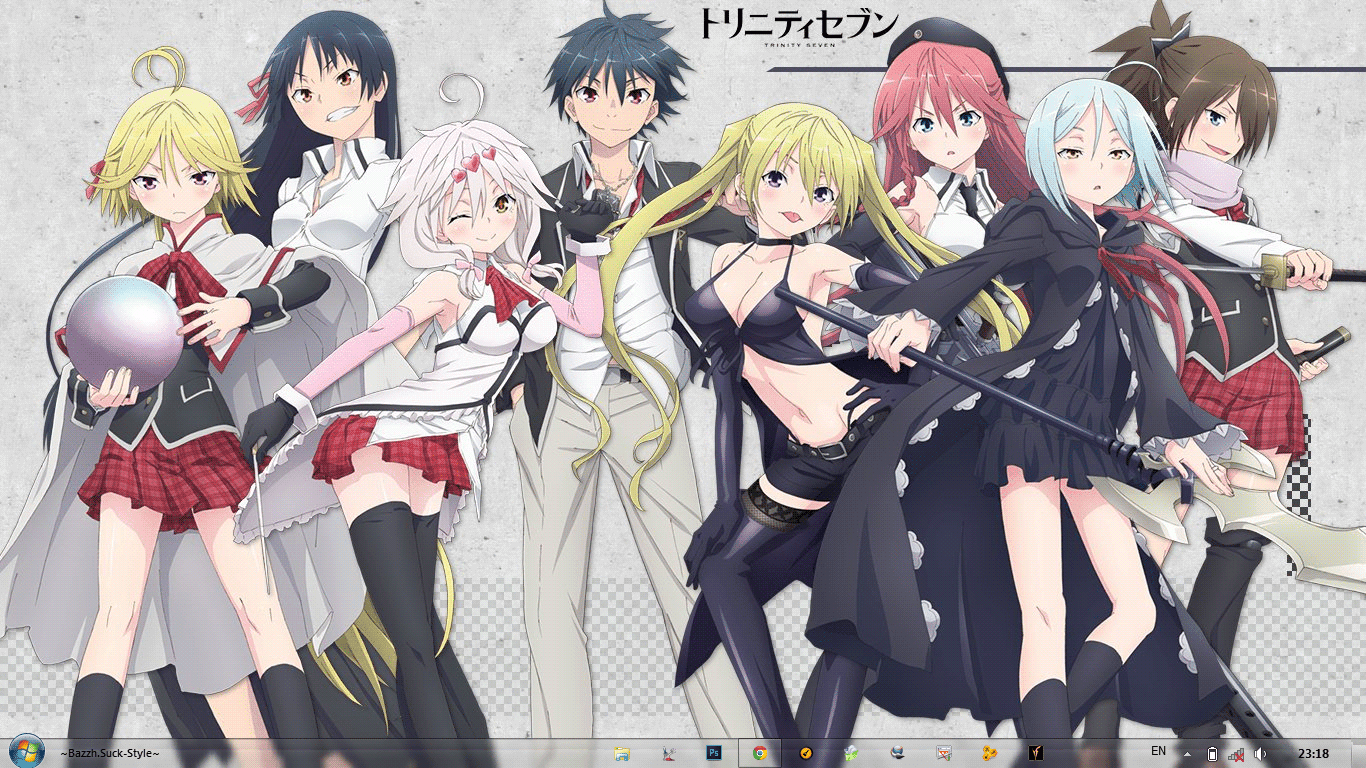This screenshot has height=768, width=1366.
Task: Click the figure-shaped app icon beside Explorer
Action: [666, 752]
